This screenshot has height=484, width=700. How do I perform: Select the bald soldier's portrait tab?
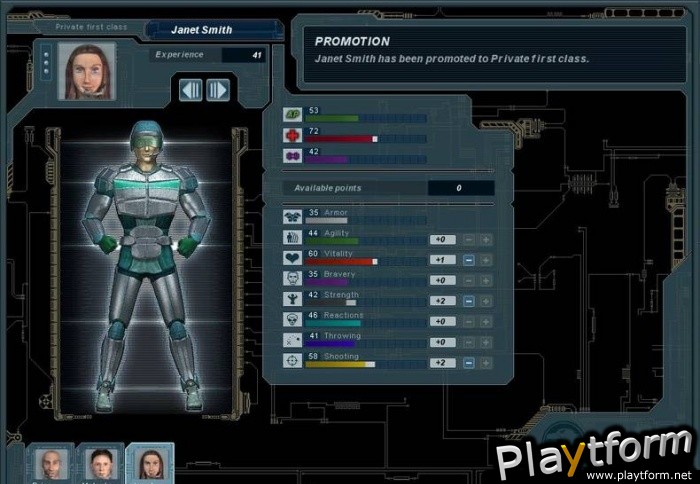[x=50, y=464]
